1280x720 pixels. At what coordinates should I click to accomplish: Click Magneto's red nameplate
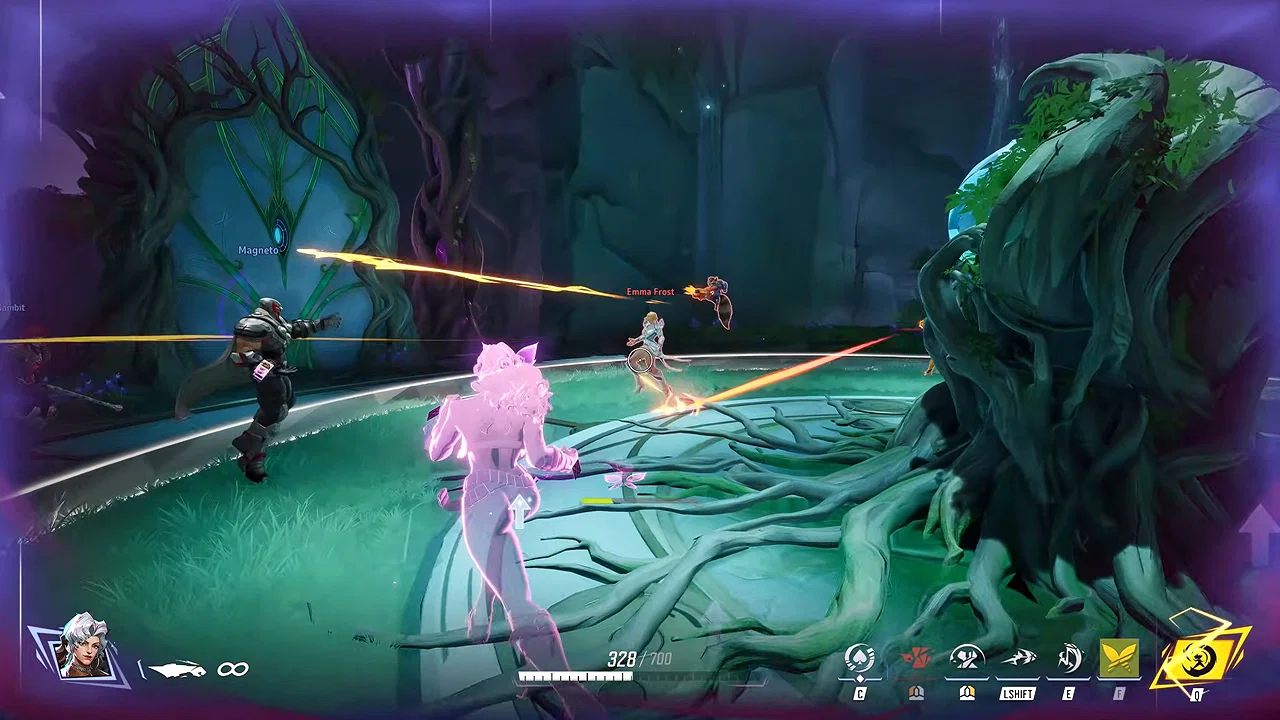(258, 249)
